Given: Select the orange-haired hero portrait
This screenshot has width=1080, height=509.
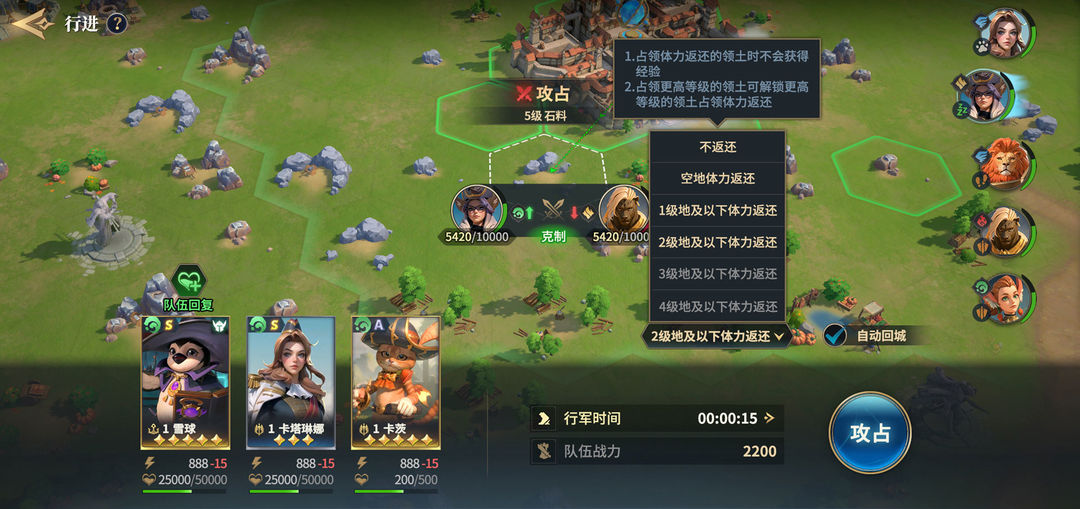Looking at the screenshot, I should click(x=1005, y=297).
